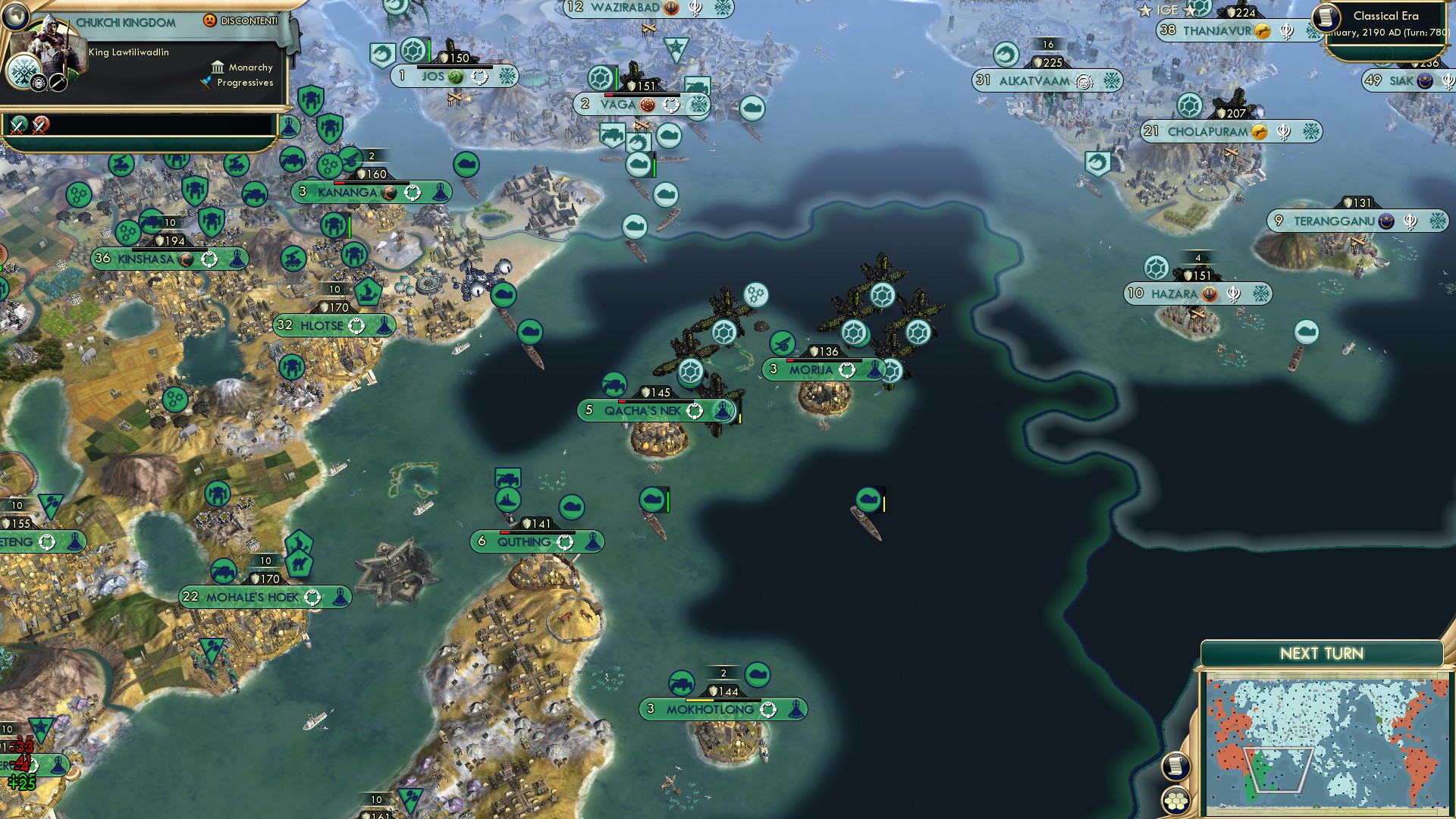The width and height of the screenshot is (1456, 819).
Task: Click the Chukchi snowflake civilization icon
Action: pos(23,69)
